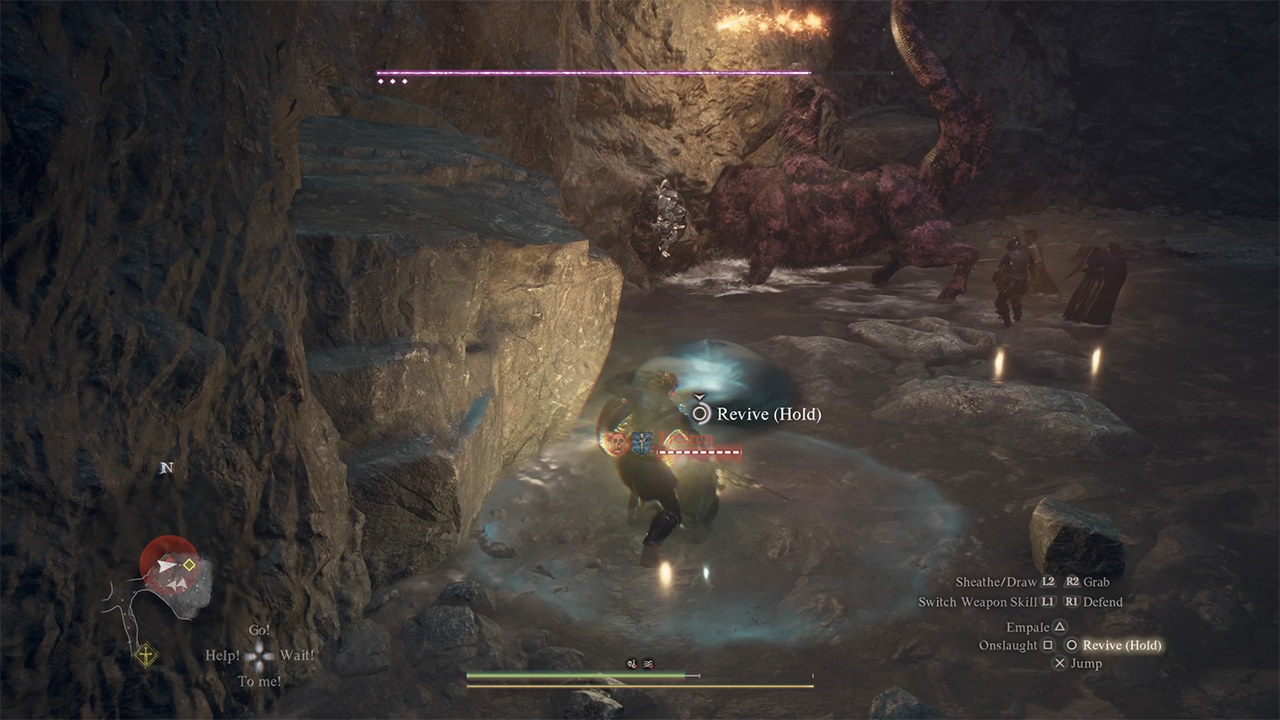
Task: Choose the Go! pawn command
Action: pyautogui.click(x=259, y=631)
